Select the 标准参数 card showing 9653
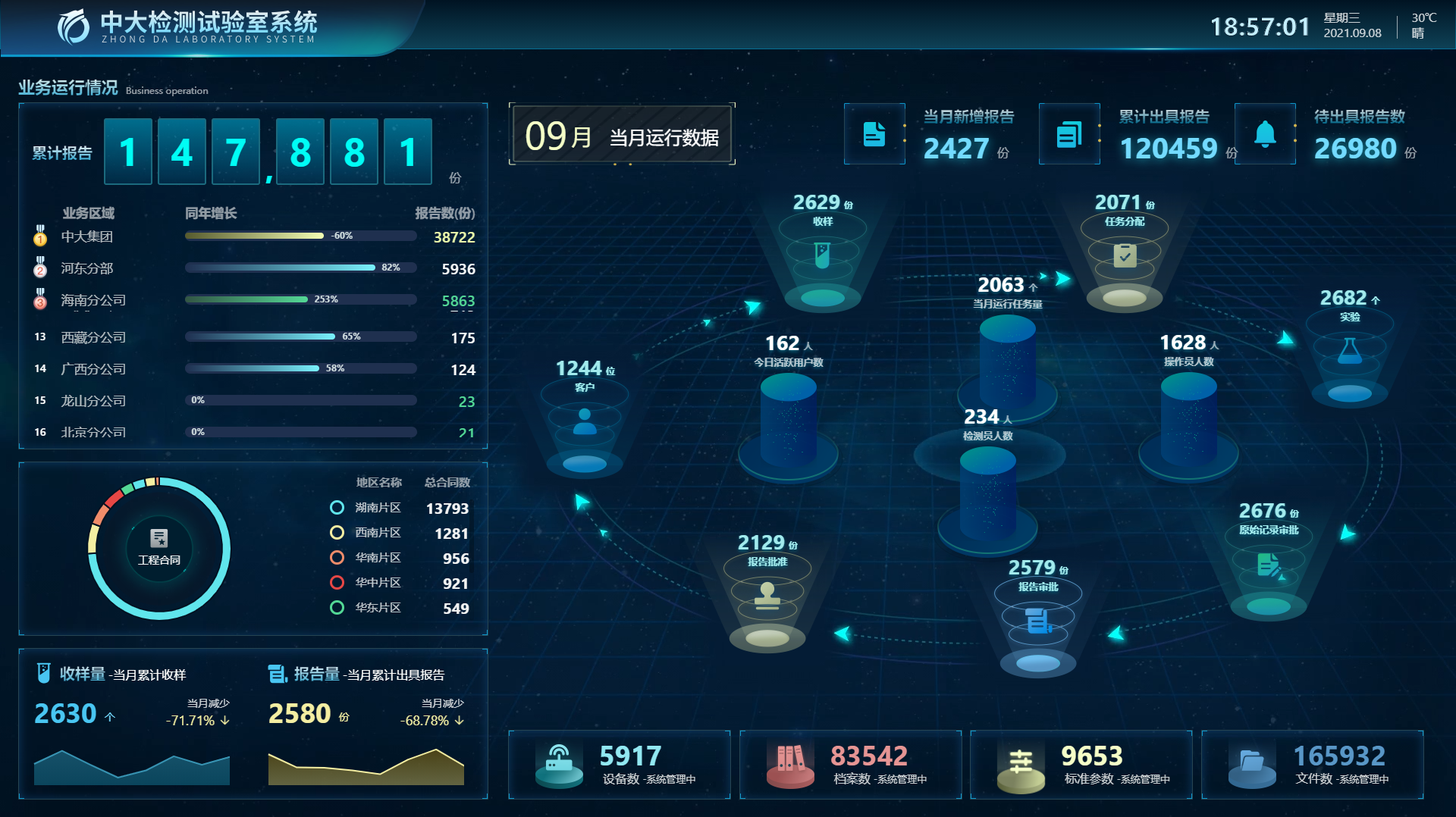Viewport: 1456px width, 817px height. 1081,764
